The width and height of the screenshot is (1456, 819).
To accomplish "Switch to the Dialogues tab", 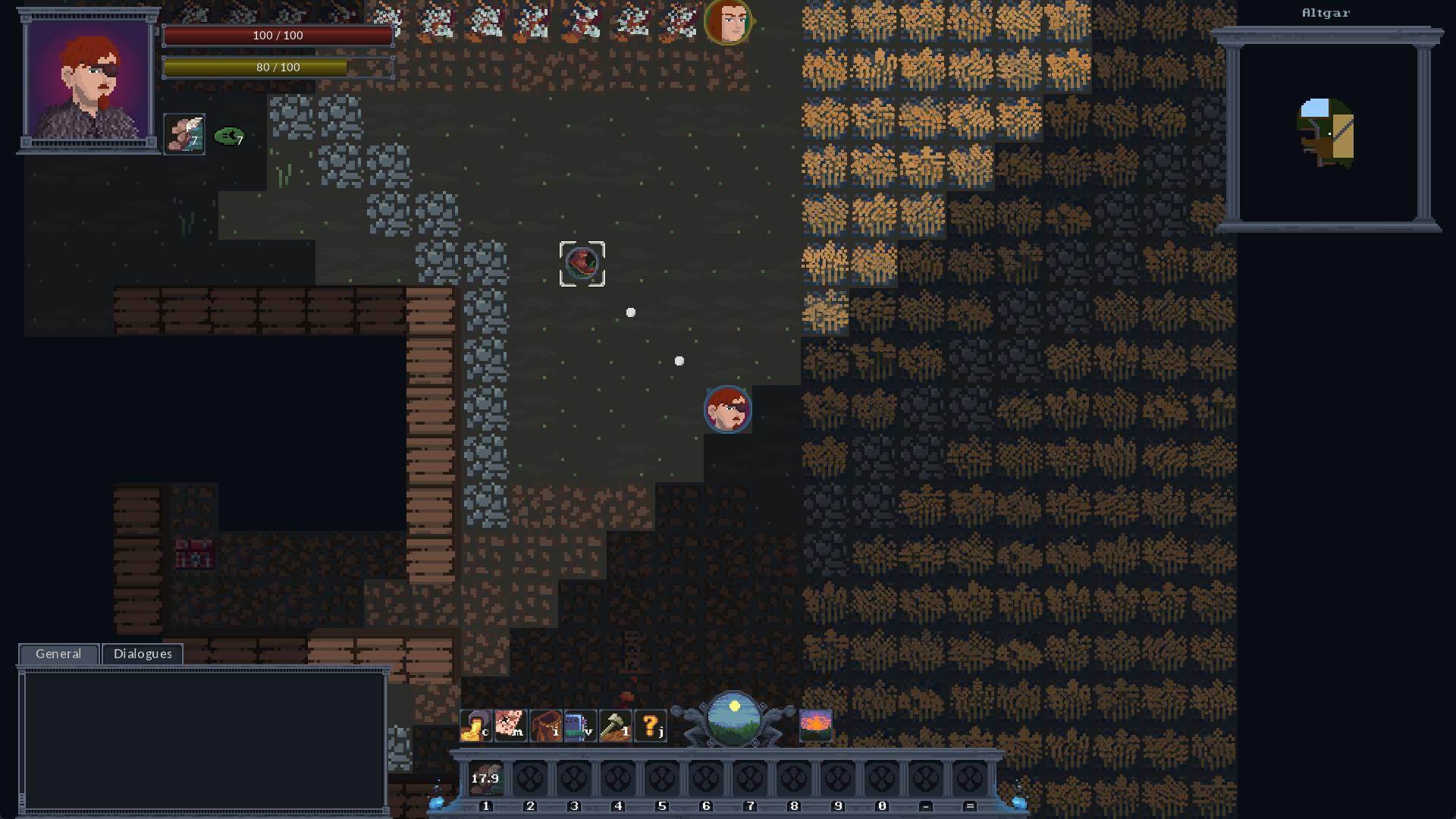I will point(143,654).
